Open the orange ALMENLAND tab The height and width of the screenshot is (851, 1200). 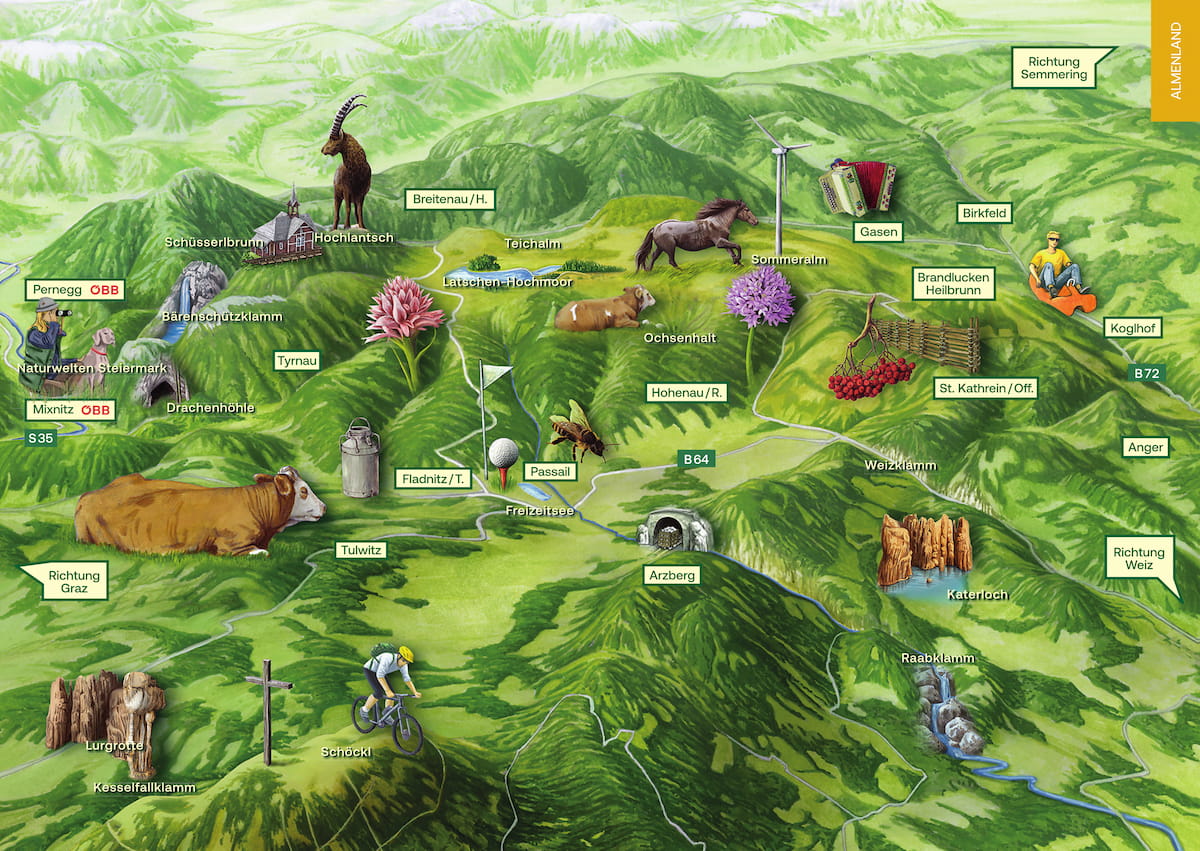point(1175,60)
